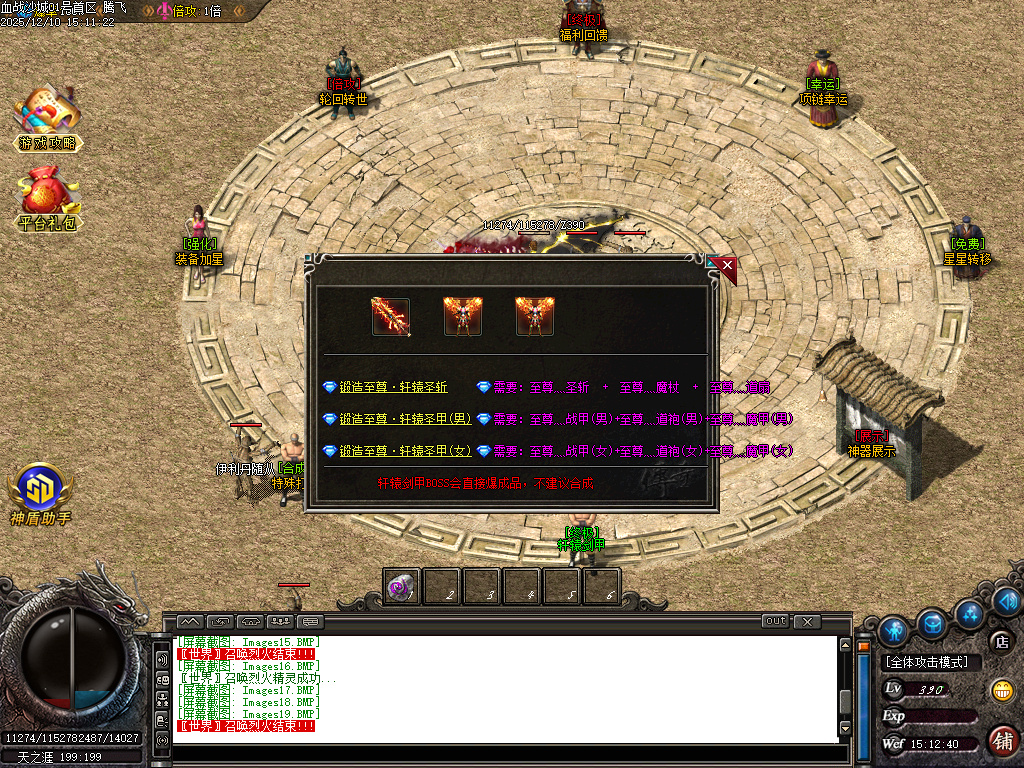
Task: Choose 锻造至尊·轩辕圣斩 forging option
Action: [393, 387]
